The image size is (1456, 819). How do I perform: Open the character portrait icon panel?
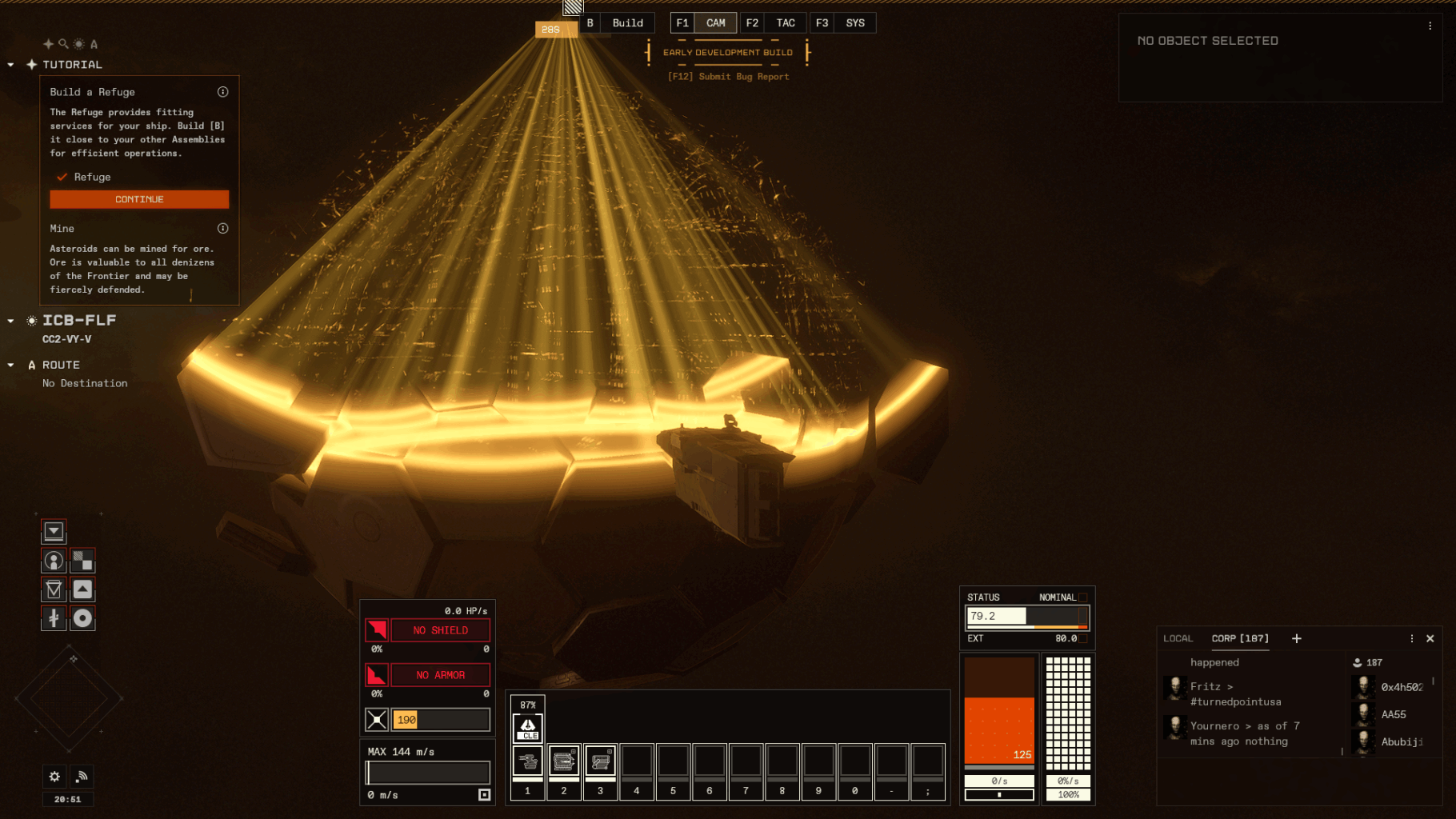[54, 561]
